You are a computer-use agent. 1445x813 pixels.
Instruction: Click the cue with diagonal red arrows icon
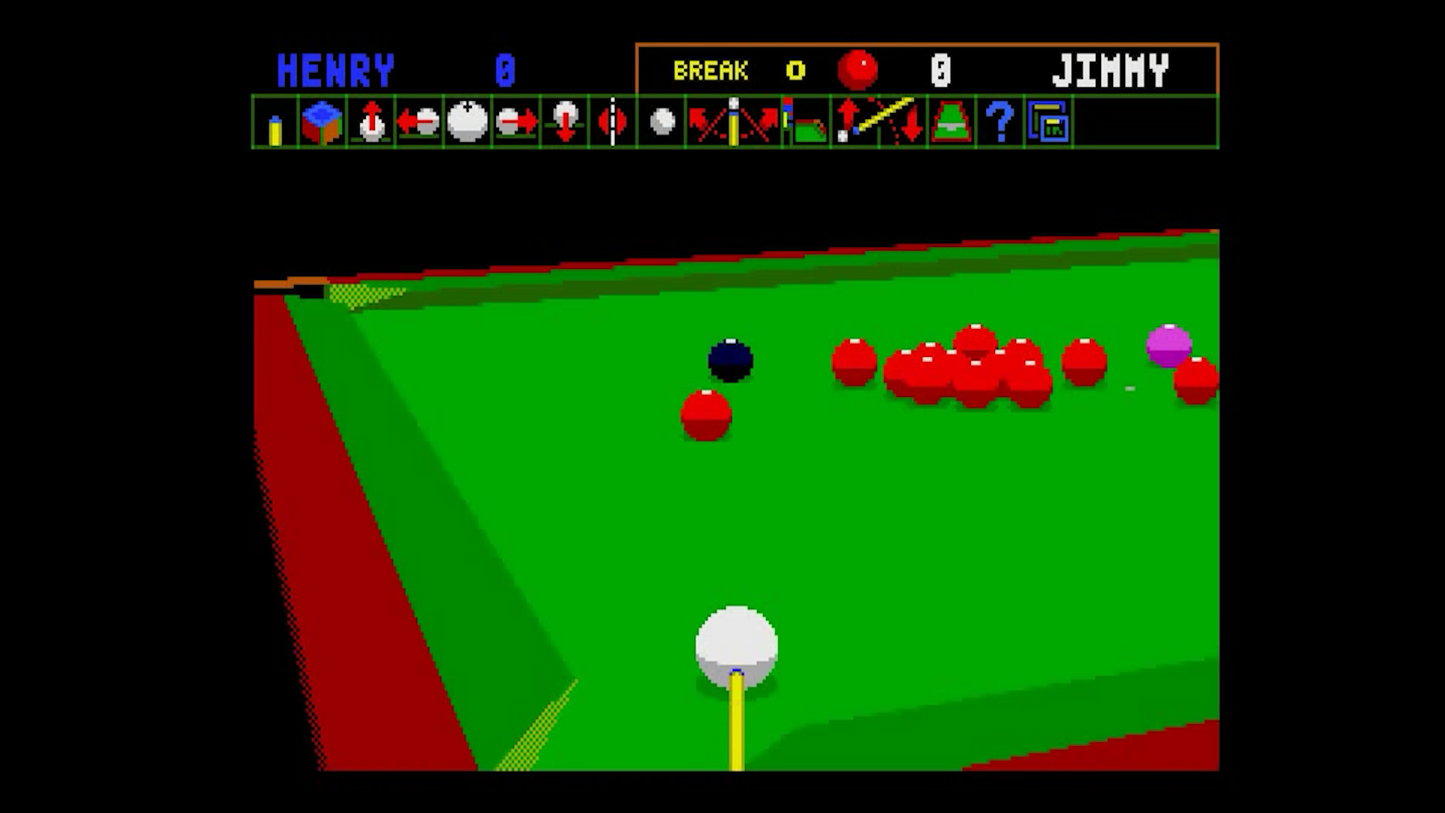coord(733,122)
